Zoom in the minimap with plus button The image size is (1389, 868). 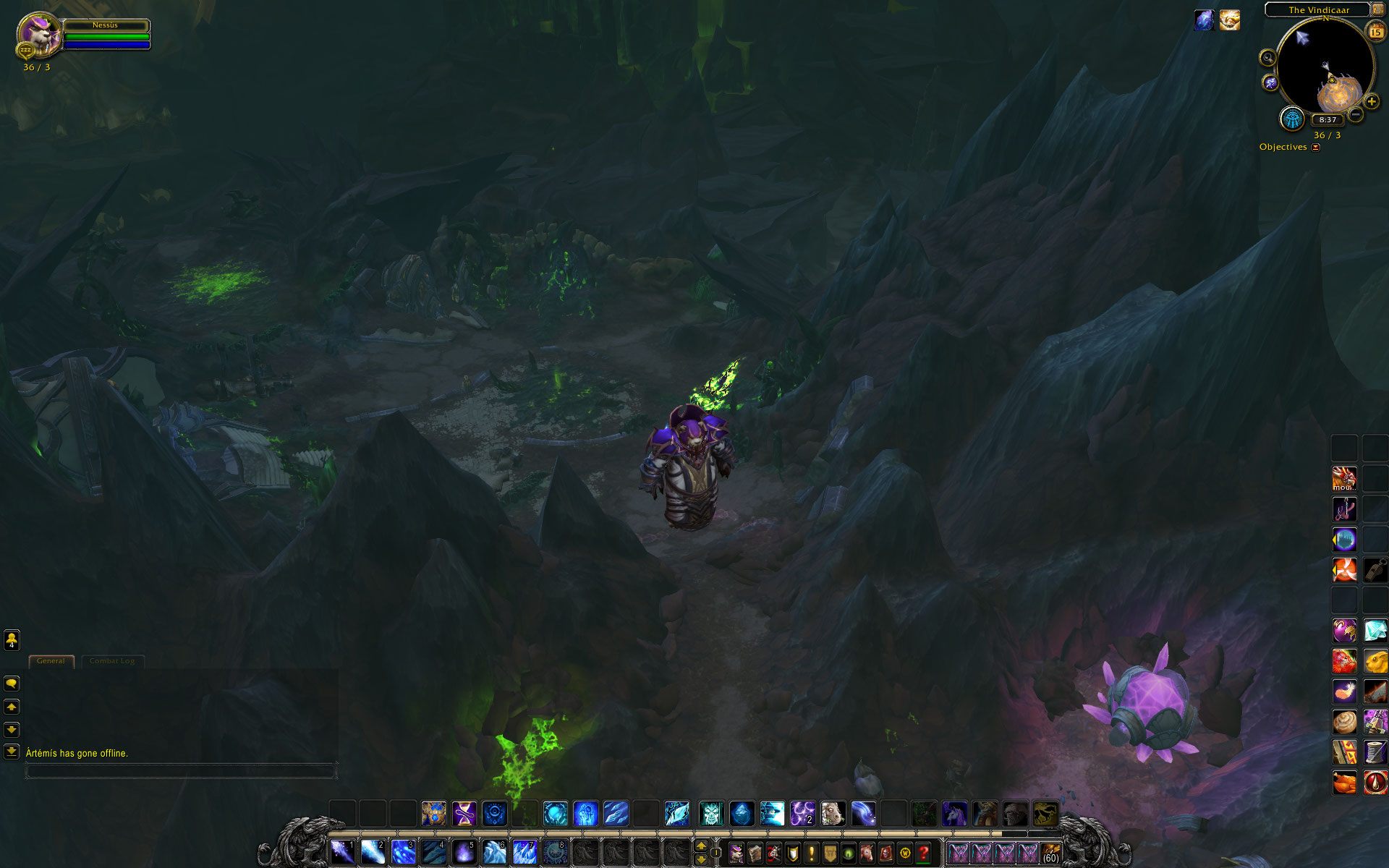coord(1372,101)
